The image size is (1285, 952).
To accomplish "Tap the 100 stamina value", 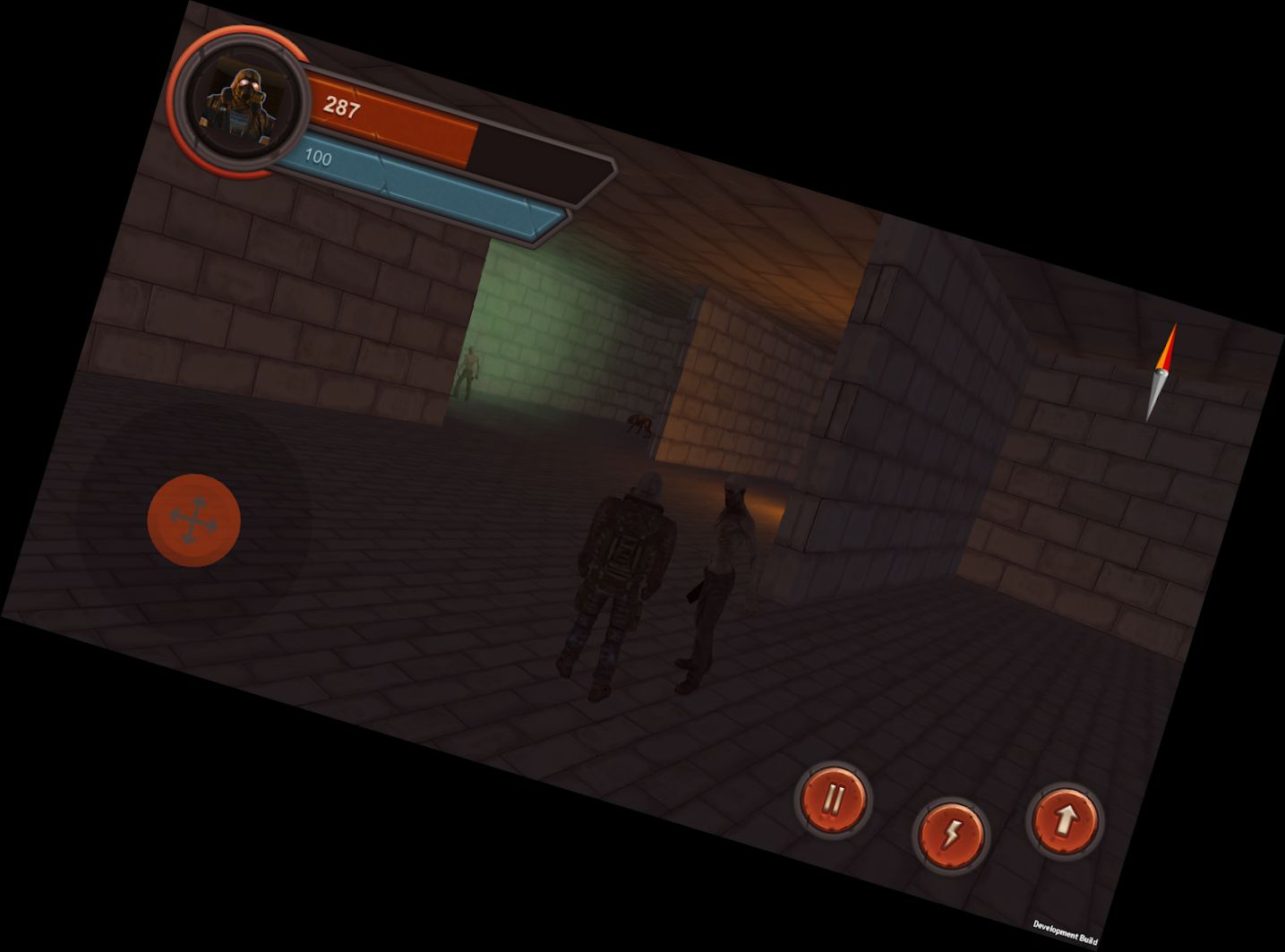I will (x=319, y=159).
